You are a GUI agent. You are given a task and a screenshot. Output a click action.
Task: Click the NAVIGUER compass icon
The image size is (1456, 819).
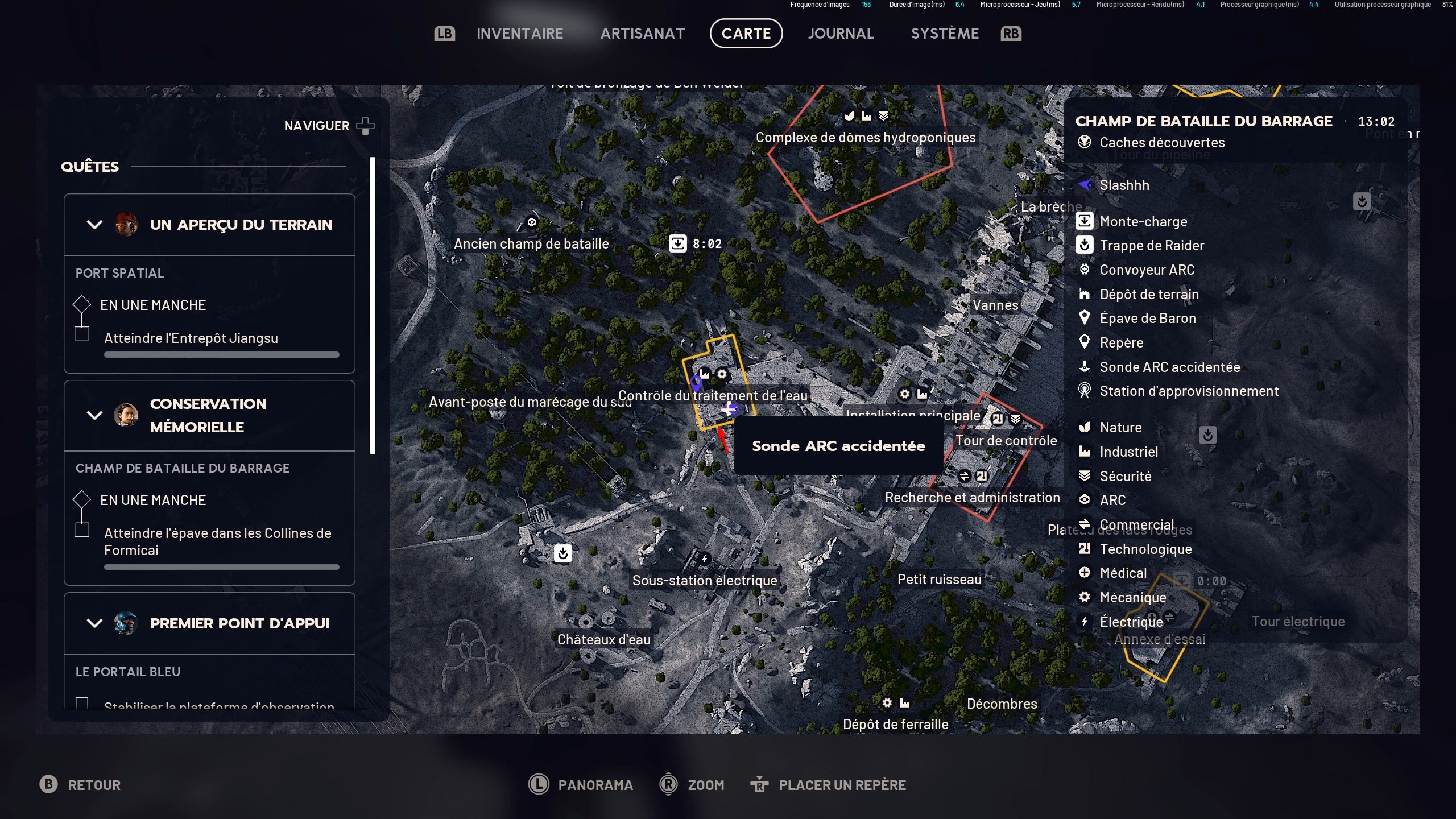click(366, 126)
